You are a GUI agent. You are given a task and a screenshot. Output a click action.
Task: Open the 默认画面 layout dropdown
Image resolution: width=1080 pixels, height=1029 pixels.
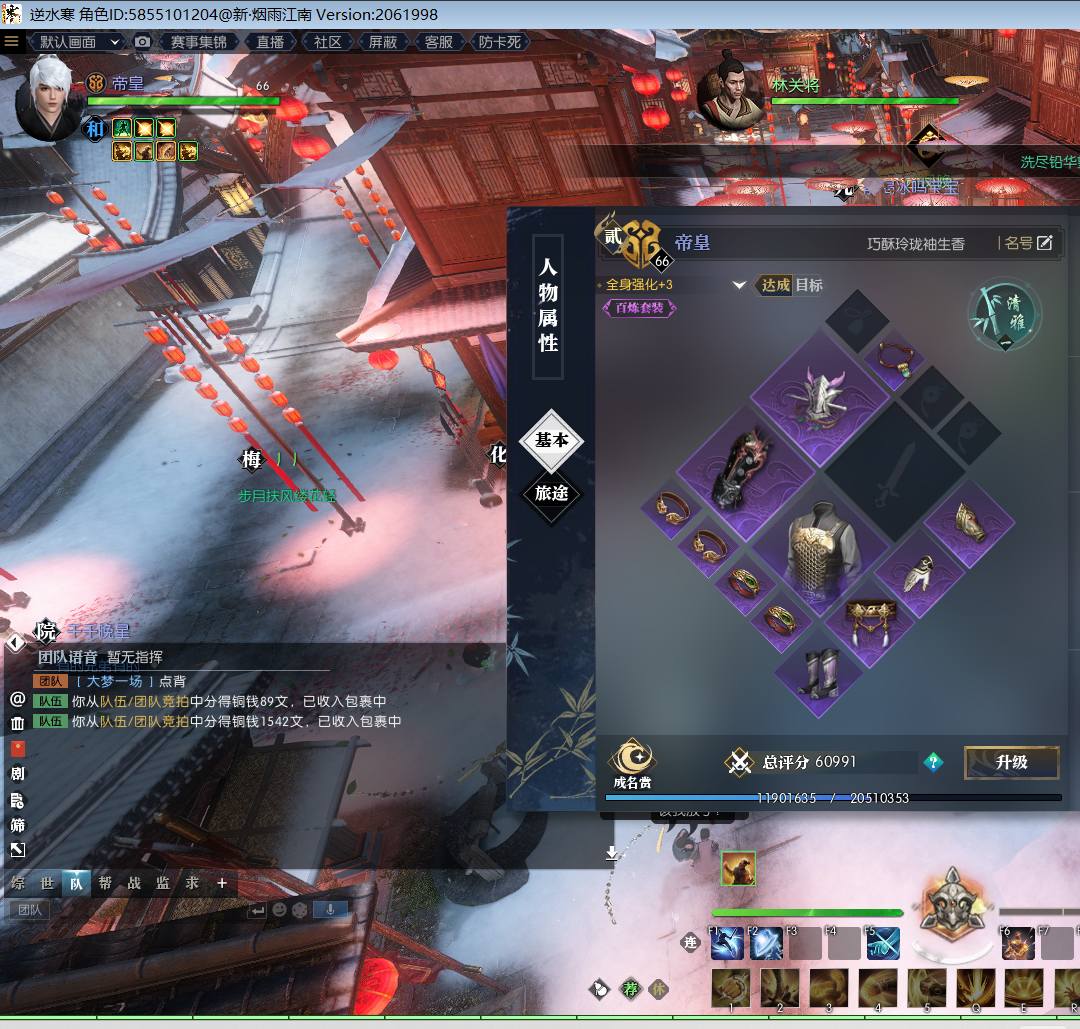pos(77,42)
